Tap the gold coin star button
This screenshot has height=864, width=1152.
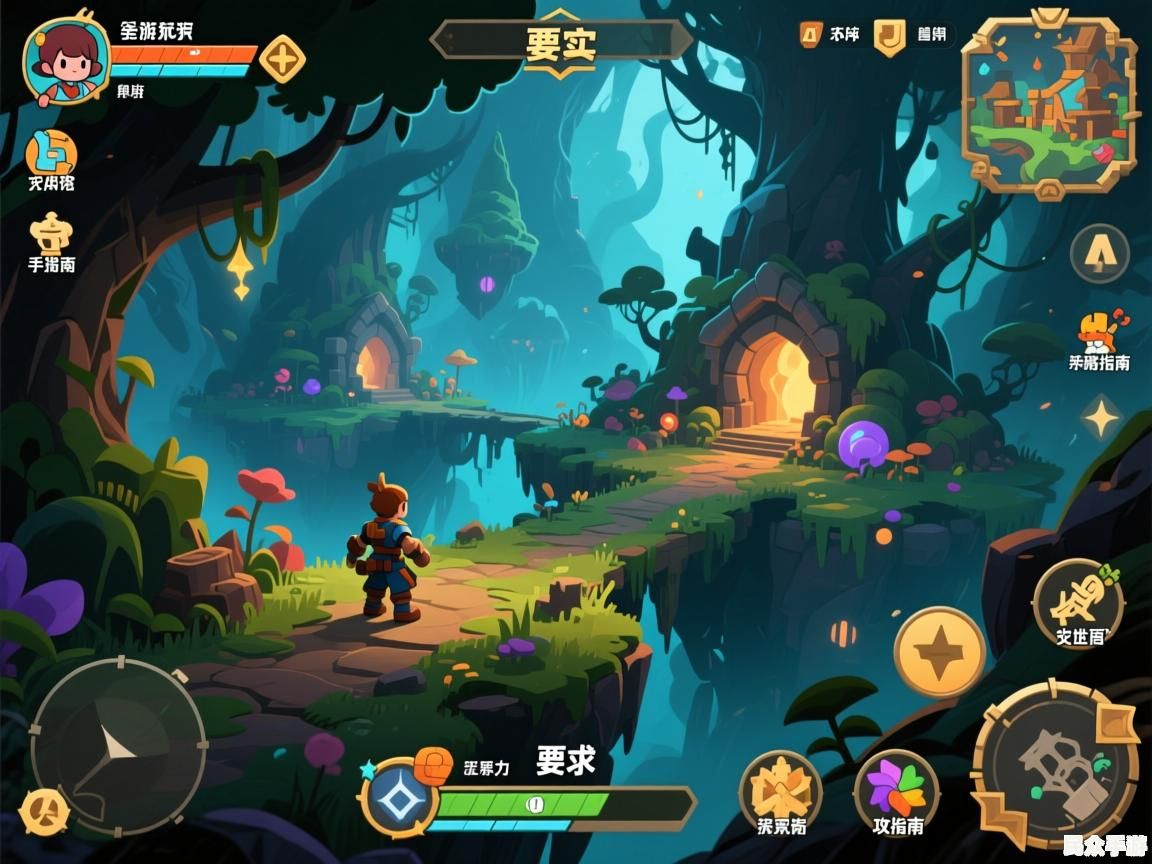click(939, 652)
